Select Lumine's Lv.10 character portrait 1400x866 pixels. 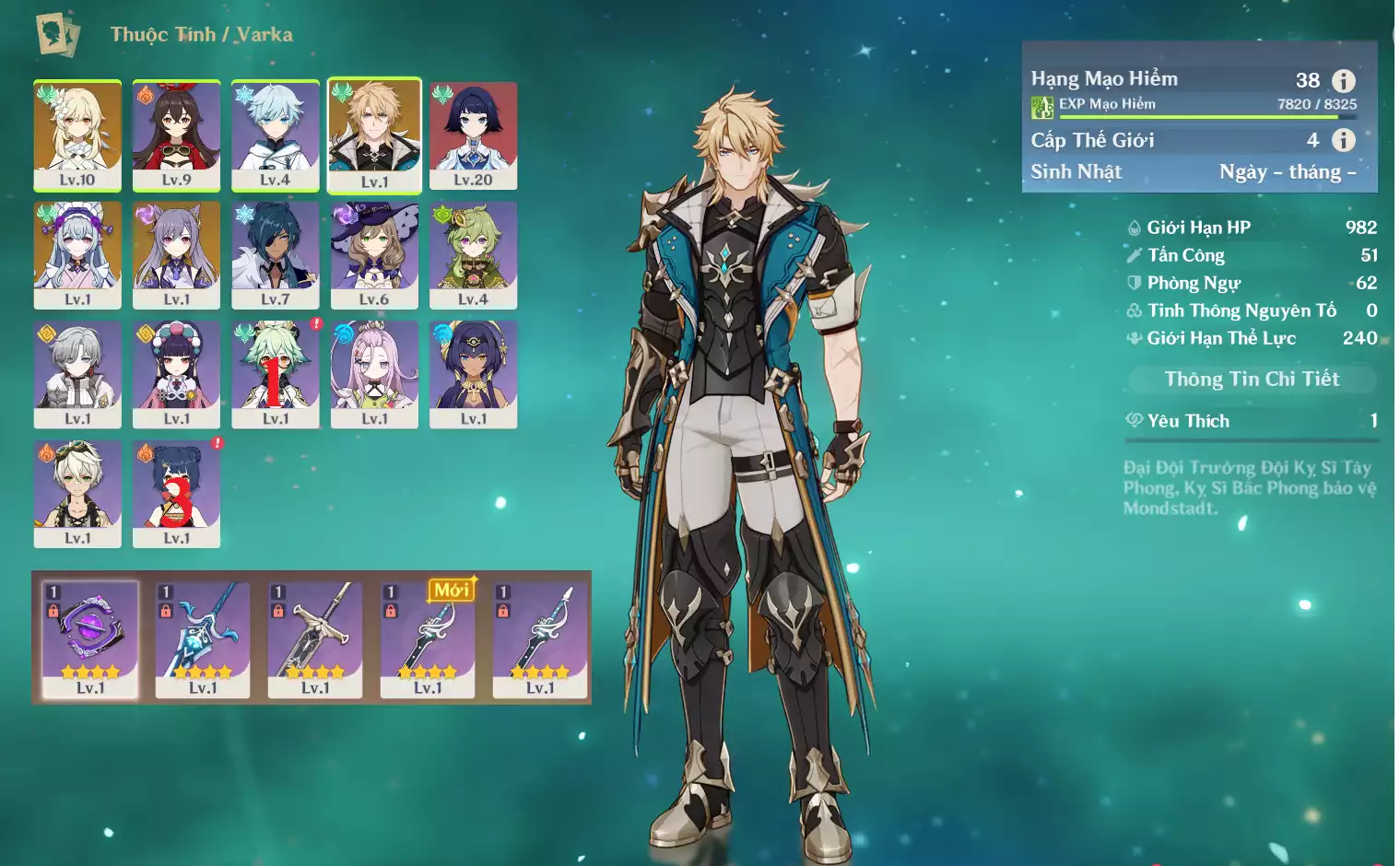click(x=77, y=135)
